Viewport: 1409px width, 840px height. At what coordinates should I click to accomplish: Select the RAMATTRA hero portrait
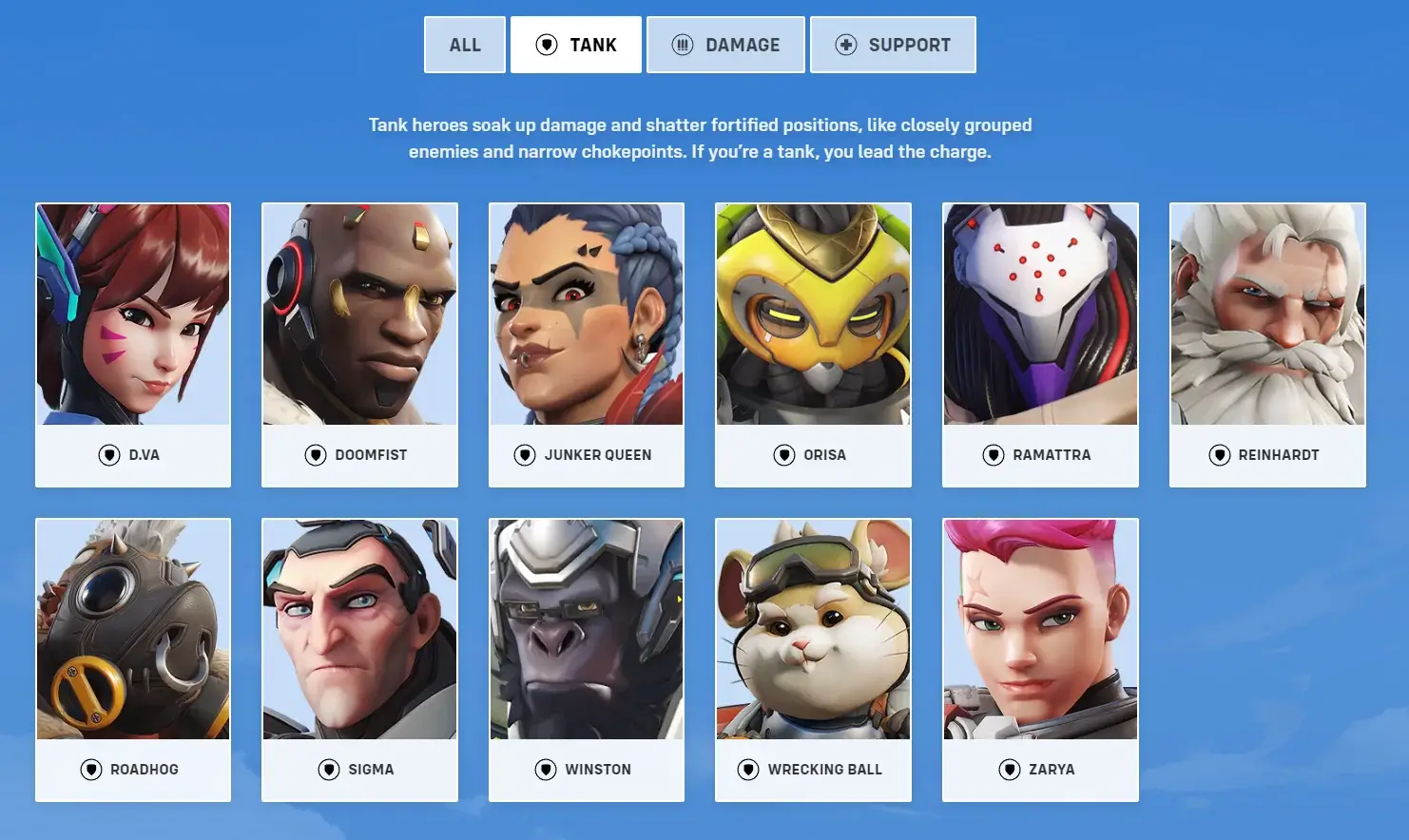click(1040, 314)
